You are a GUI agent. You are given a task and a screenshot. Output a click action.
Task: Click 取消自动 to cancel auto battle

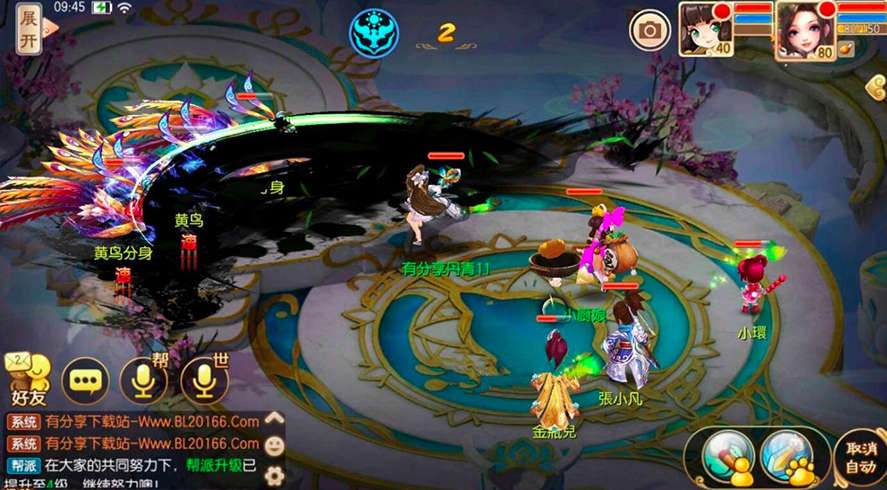click(x=860, y=458)
